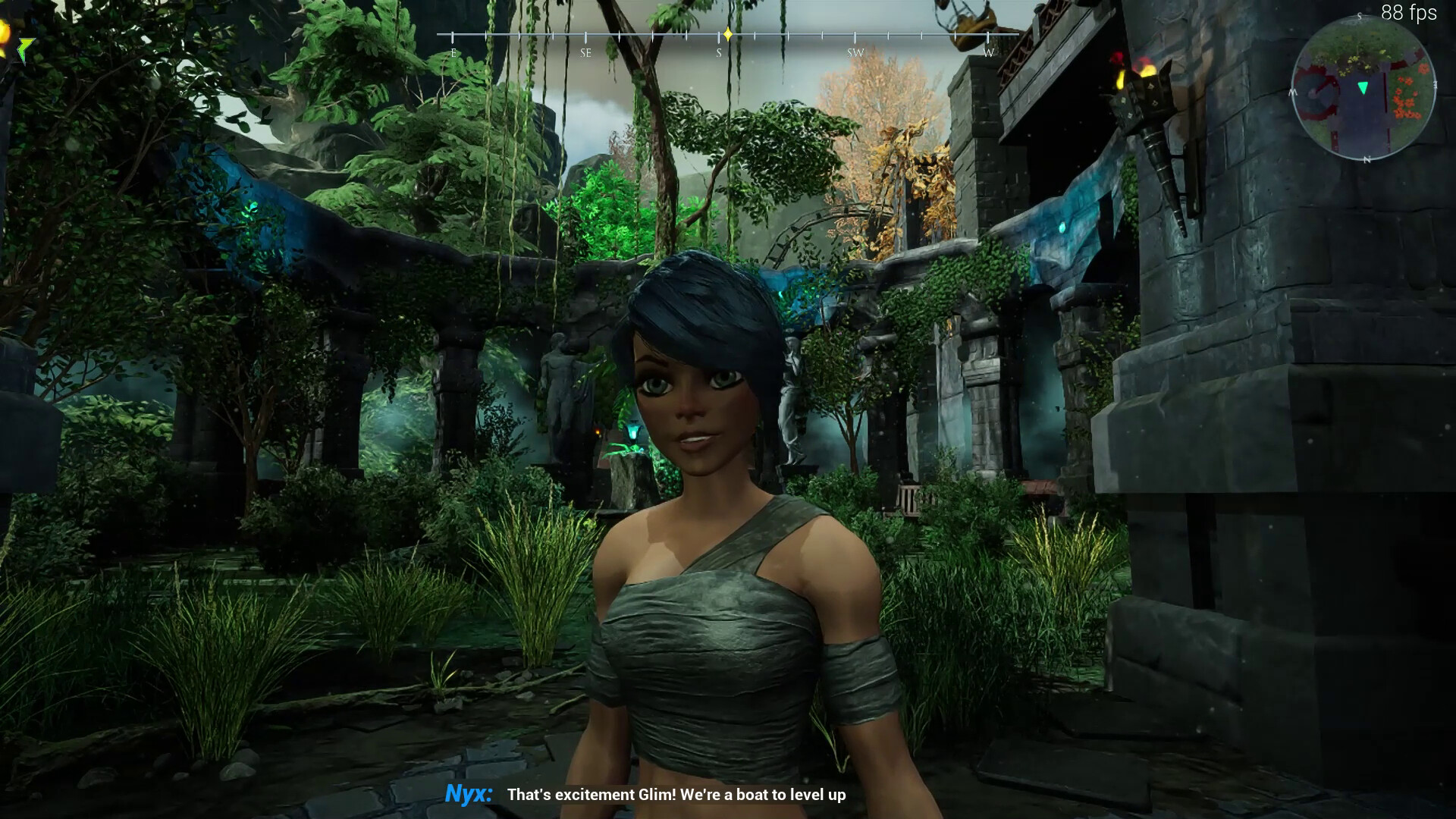The image size is (1456, 819).
Task: Click the Nyx speaker name in the dialogue
Action: pos(469,796)
